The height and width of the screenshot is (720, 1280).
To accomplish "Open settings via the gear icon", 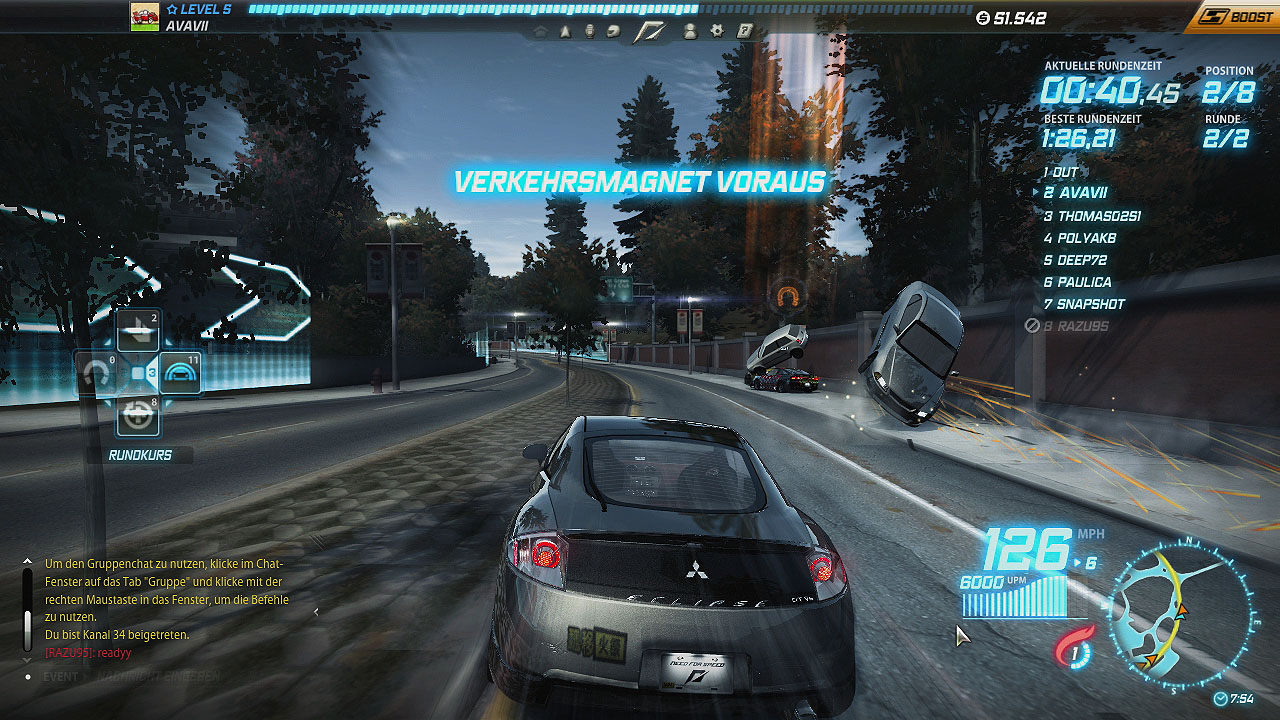I will coord(717,31).
